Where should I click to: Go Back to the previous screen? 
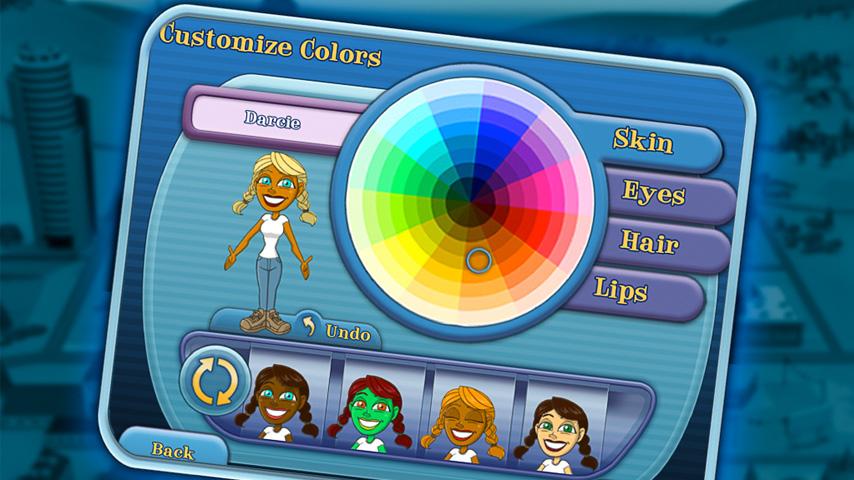tap(172, 451)
